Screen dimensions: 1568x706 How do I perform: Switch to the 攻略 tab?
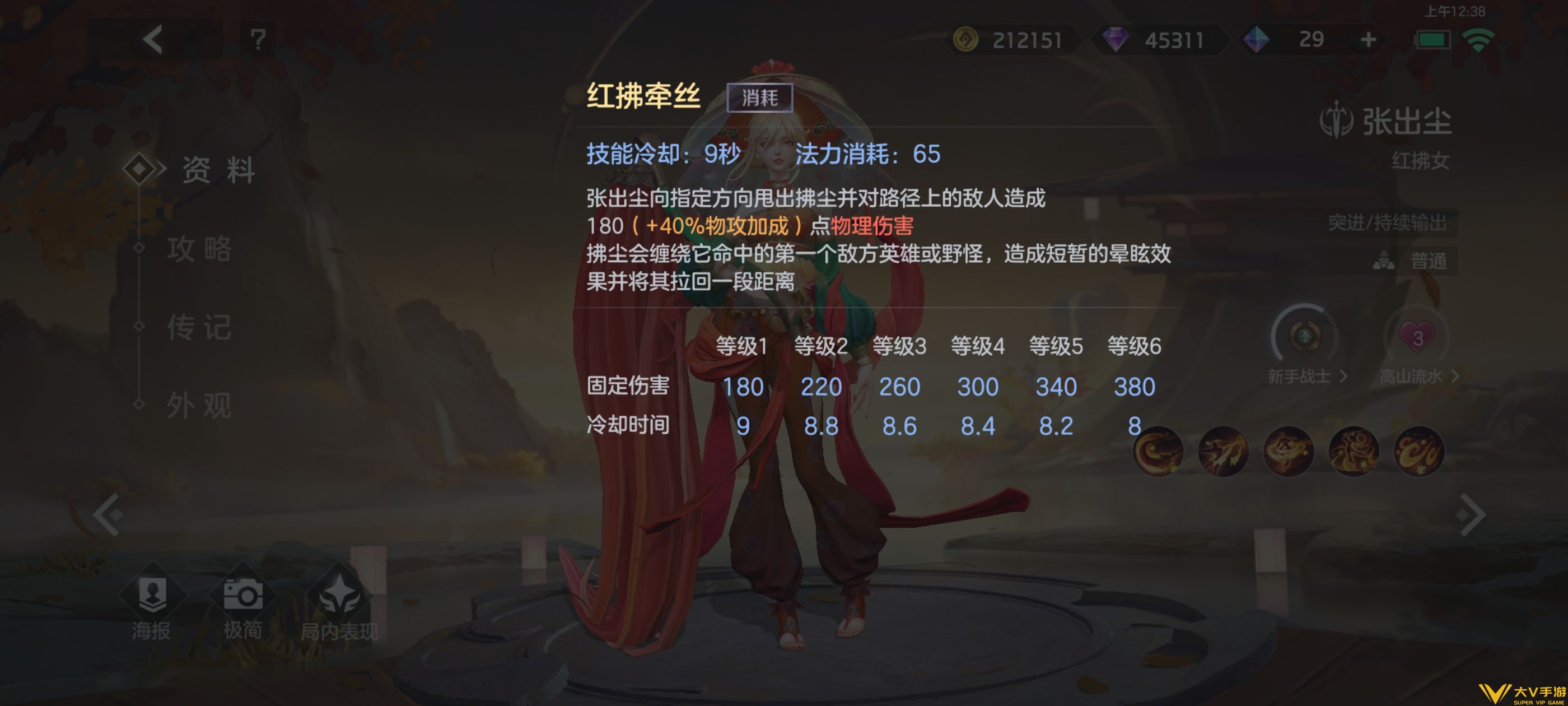pos(201,250)
